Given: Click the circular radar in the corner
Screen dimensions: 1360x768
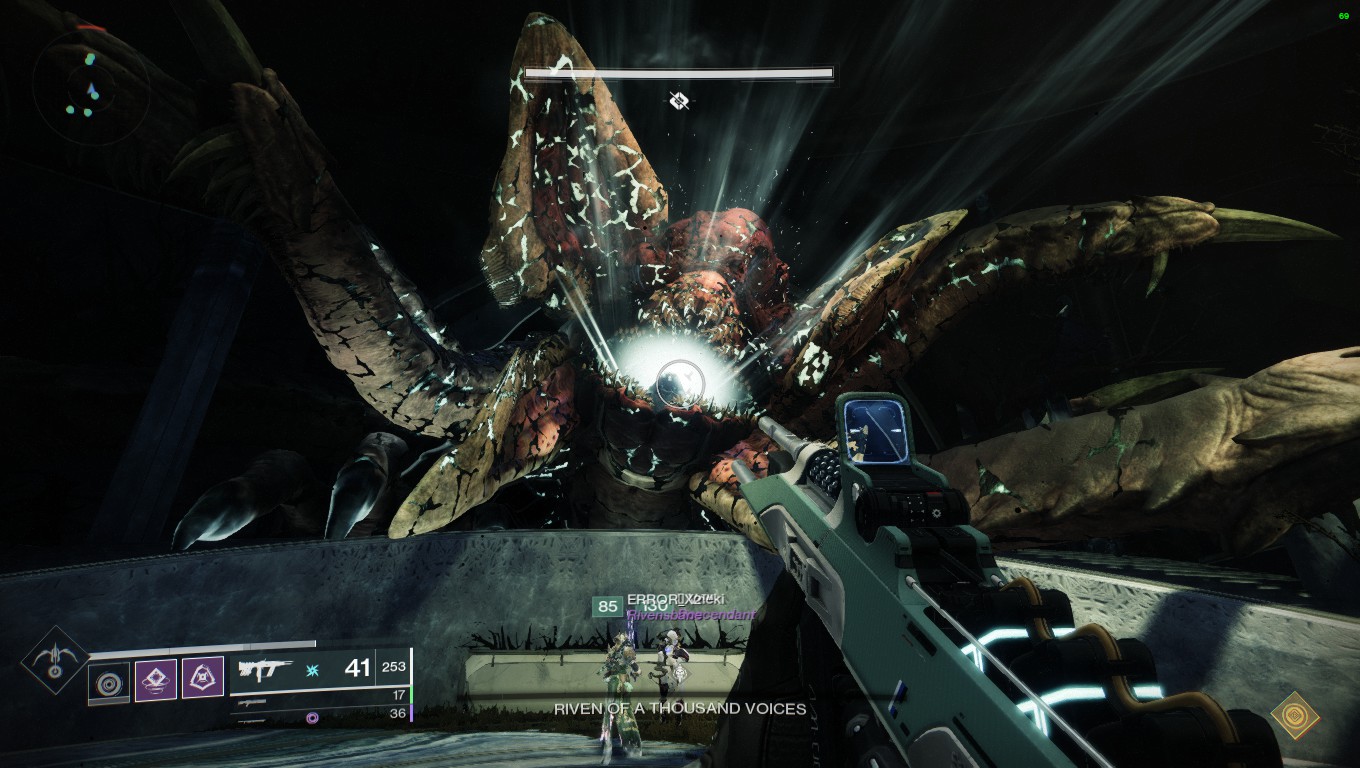Looking at the screenshot, I should 90,86.
